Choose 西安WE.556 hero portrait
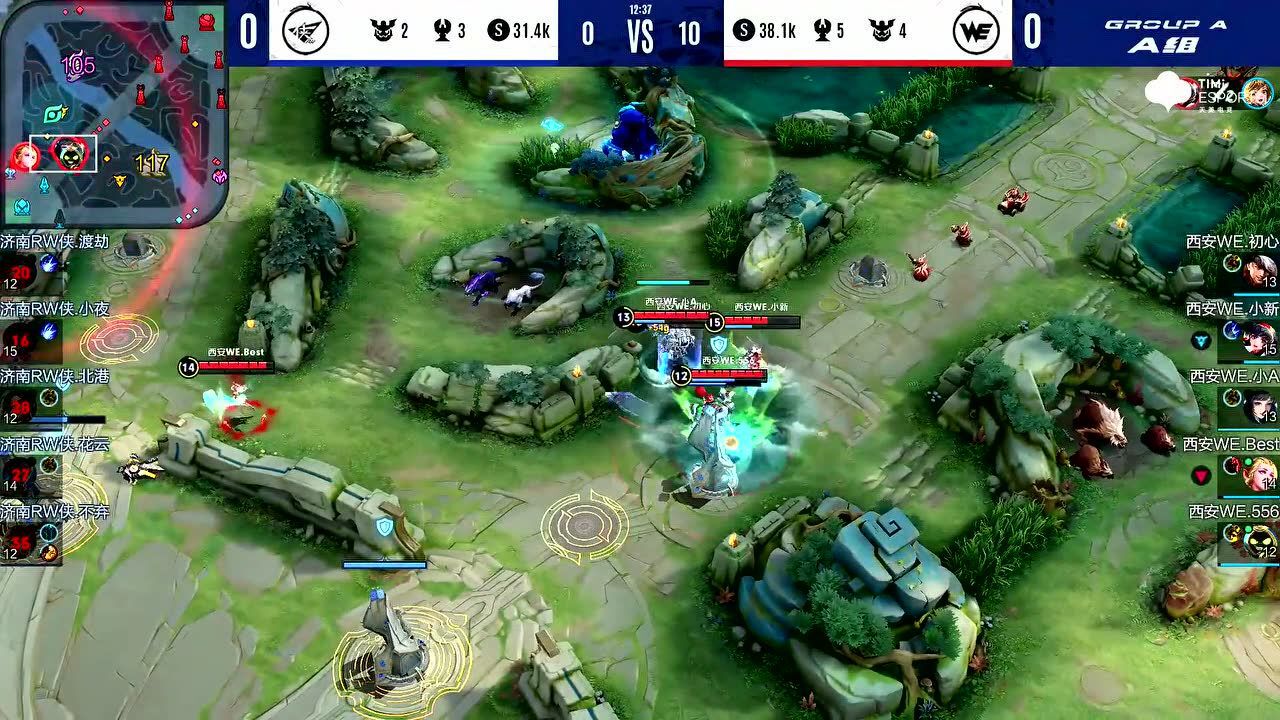Image resolution: width=1280 pixels, height=720 pixels. tap(1260, 542)
